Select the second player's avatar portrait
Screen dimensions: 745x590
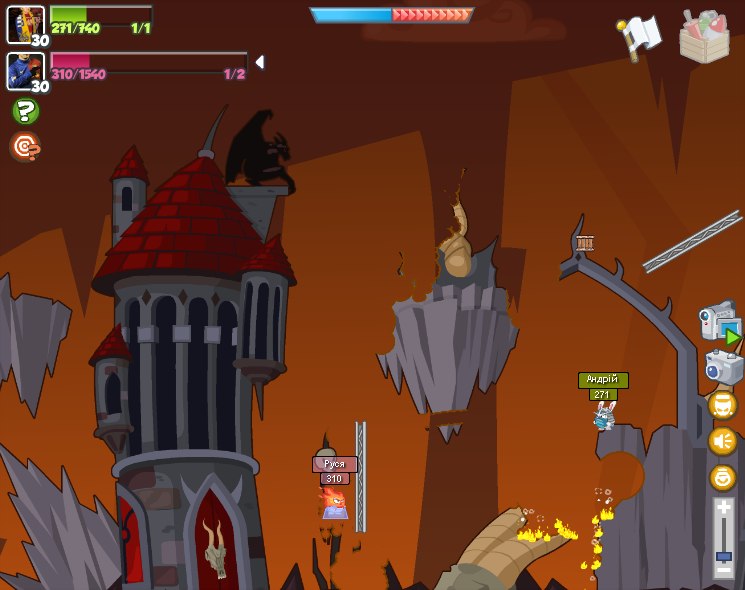(25, 71)
